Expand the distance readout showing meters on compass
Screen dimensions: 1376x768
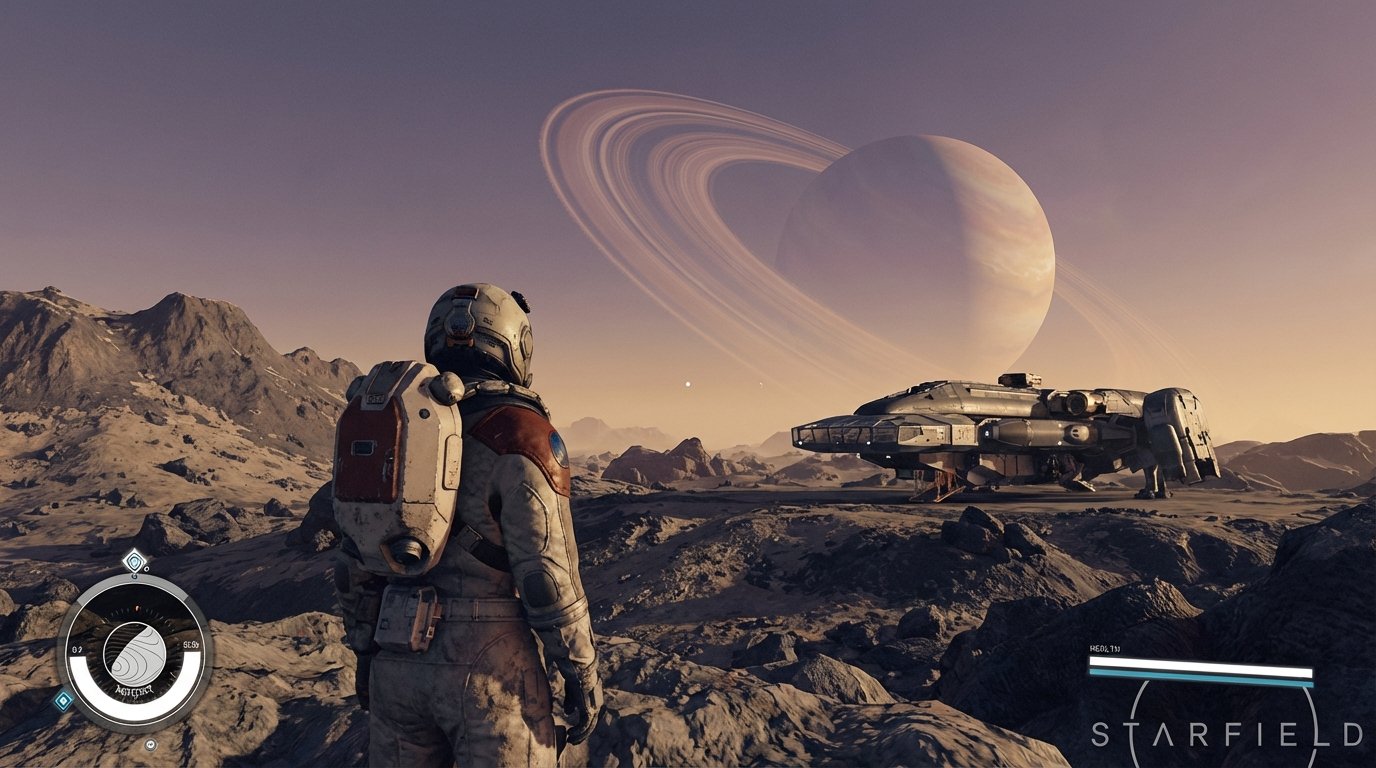point(191,642)
